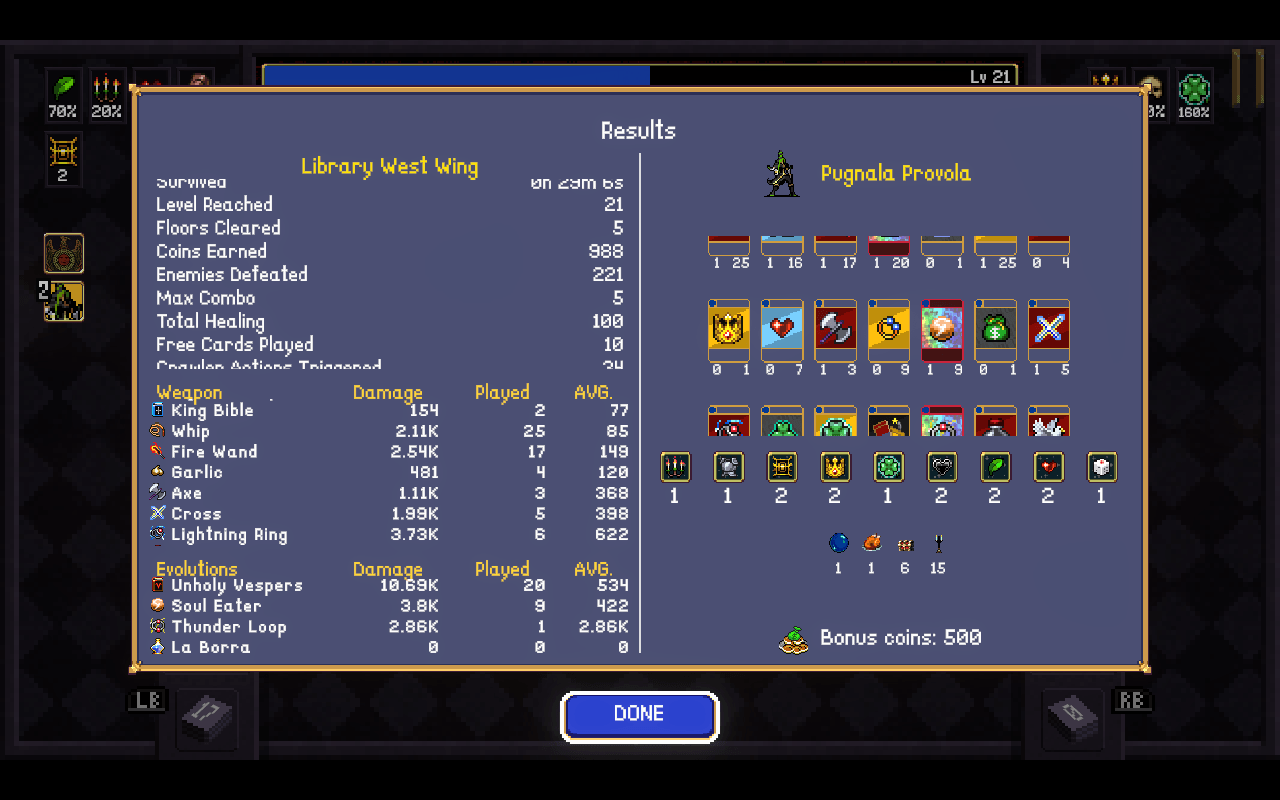Select the golden crown card

728,329
